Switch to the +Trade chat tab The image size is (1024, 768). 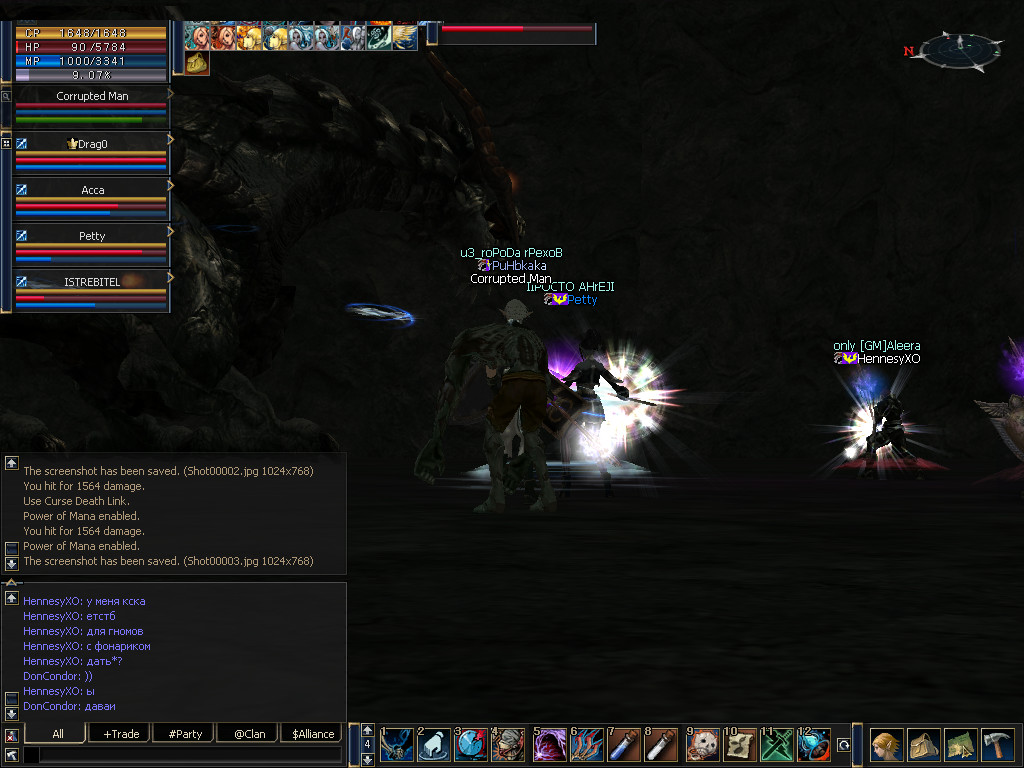click(x=120, y=734)
